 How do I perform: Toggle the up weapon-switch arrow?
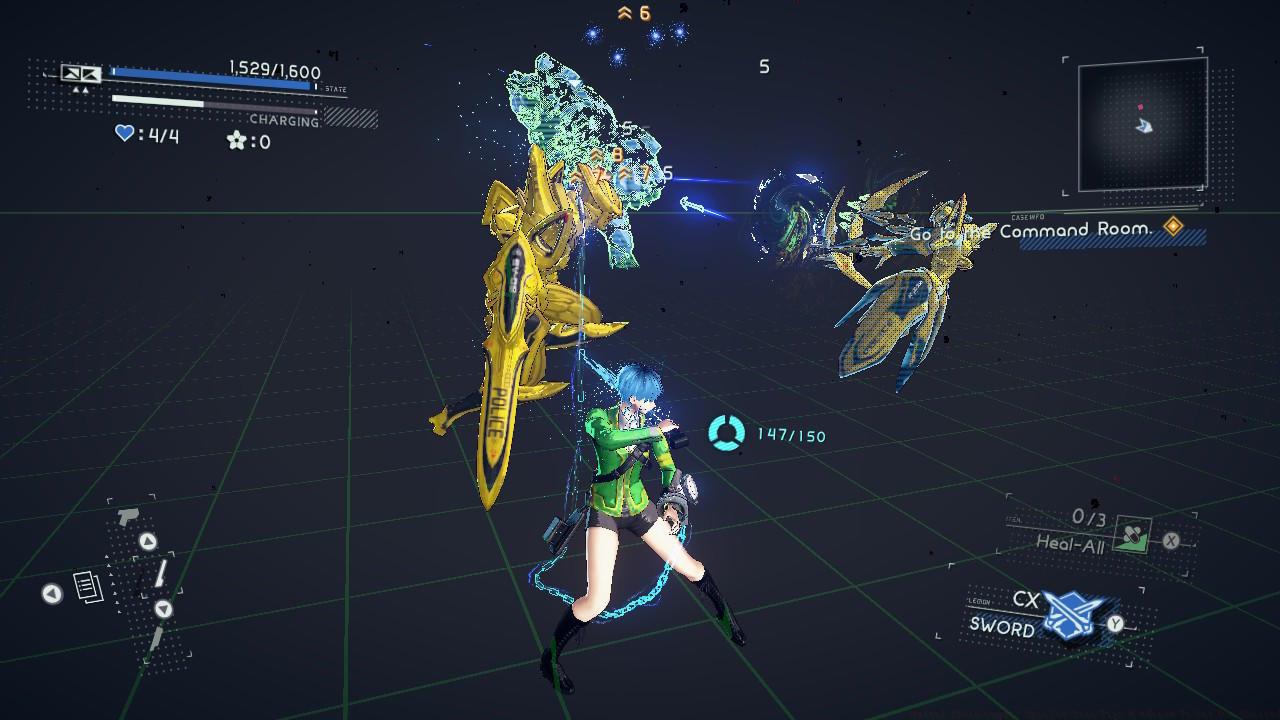[x=148, y=539]
